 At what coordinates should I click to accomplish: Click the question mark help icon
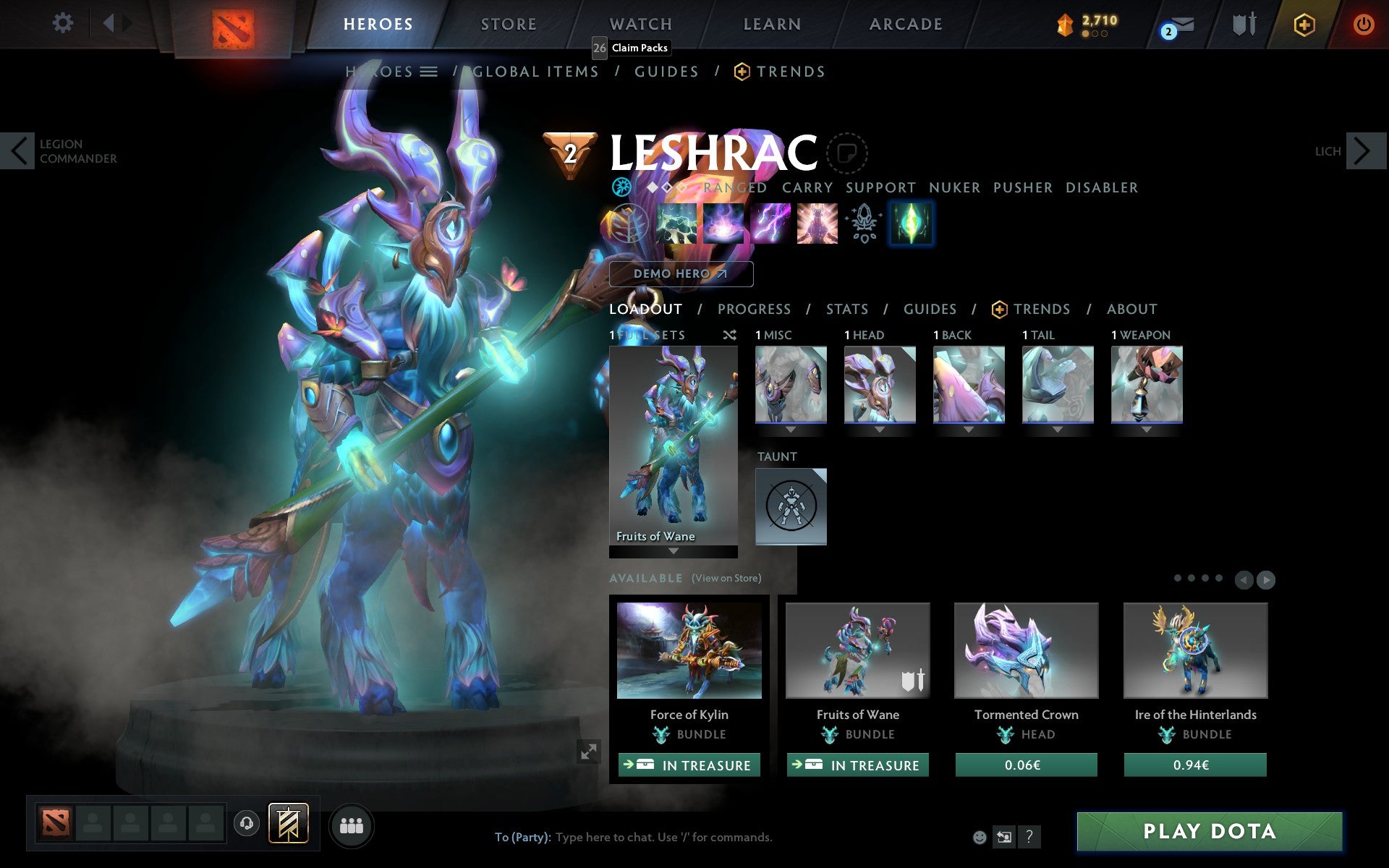[x=1029, y=838]
